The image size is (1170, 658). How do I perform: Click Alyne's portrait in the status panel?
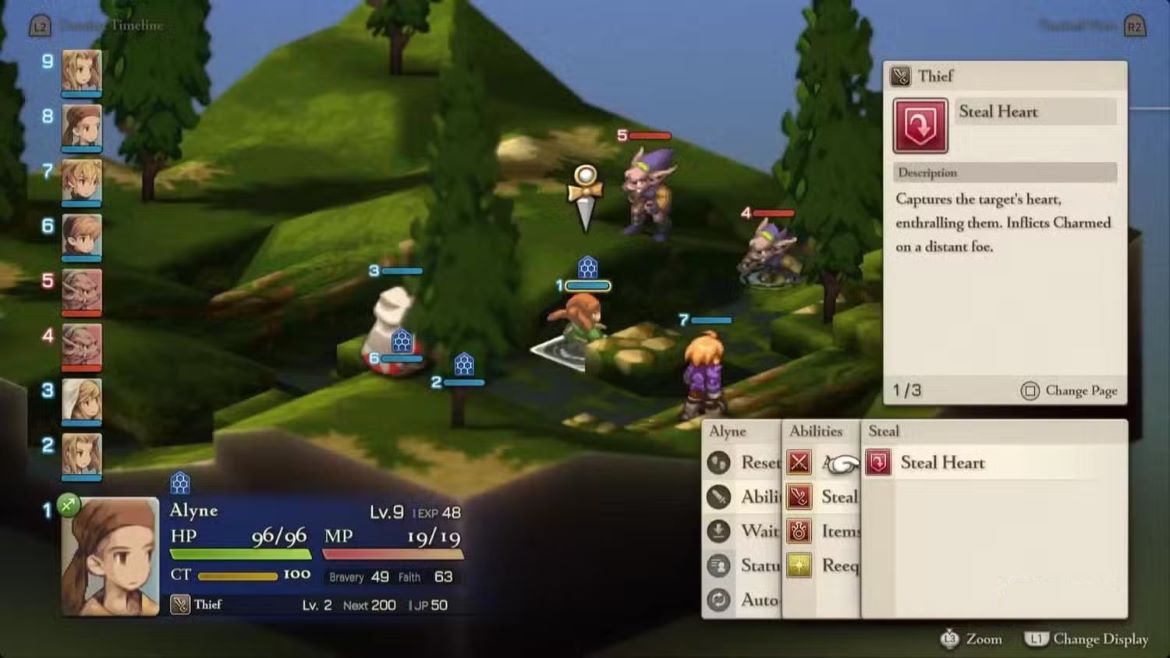click(x=110, y=556)
